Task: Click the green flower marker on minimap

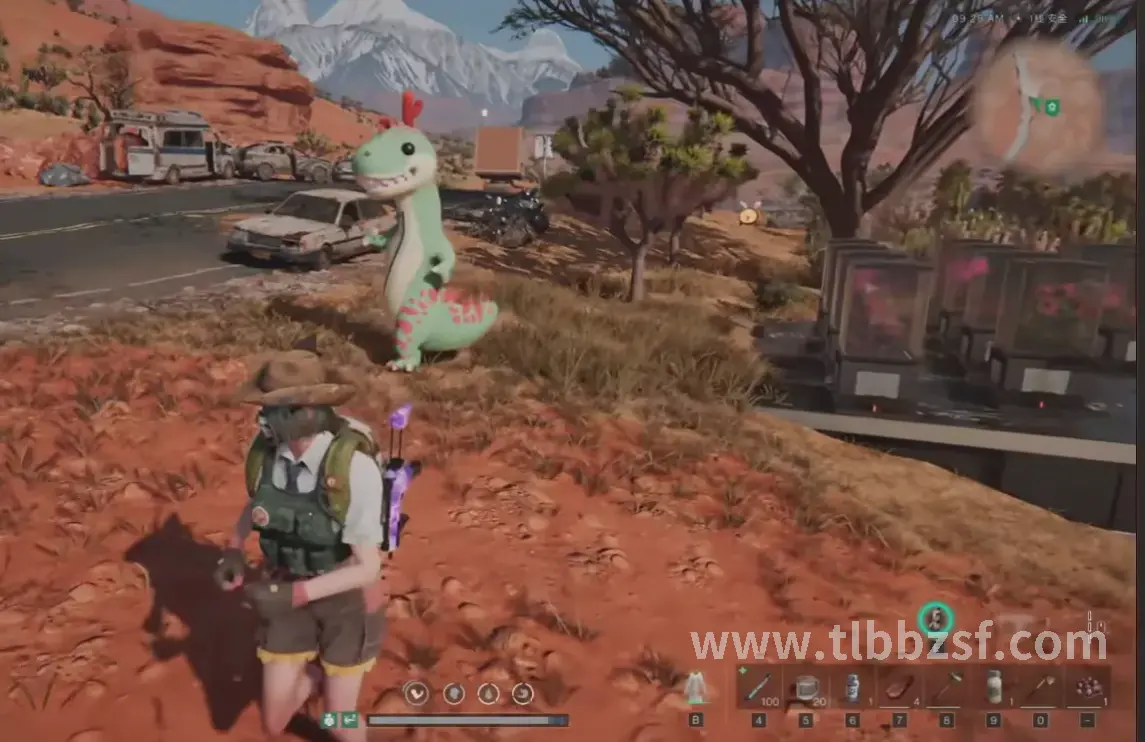Action: tap(1051, 106)
